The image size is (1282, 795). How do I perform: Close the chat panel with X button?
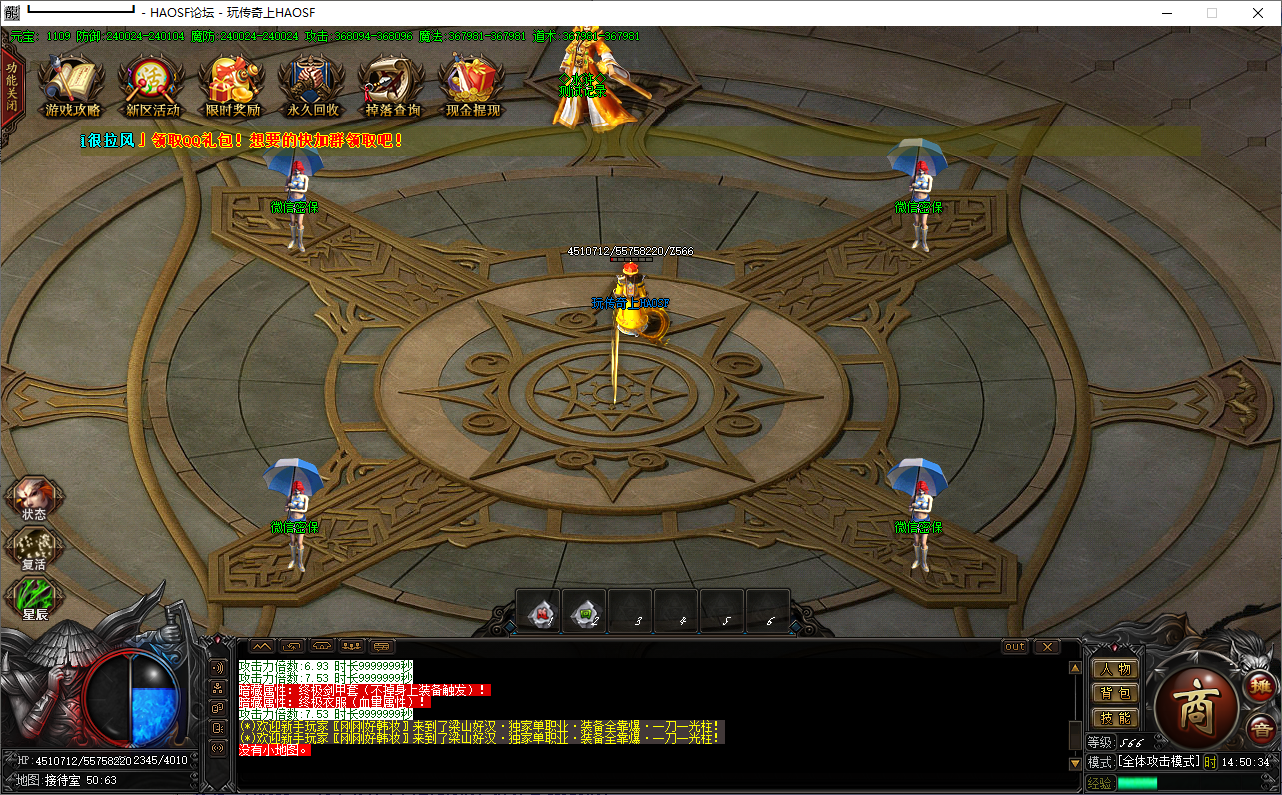tap(1046, 647)
